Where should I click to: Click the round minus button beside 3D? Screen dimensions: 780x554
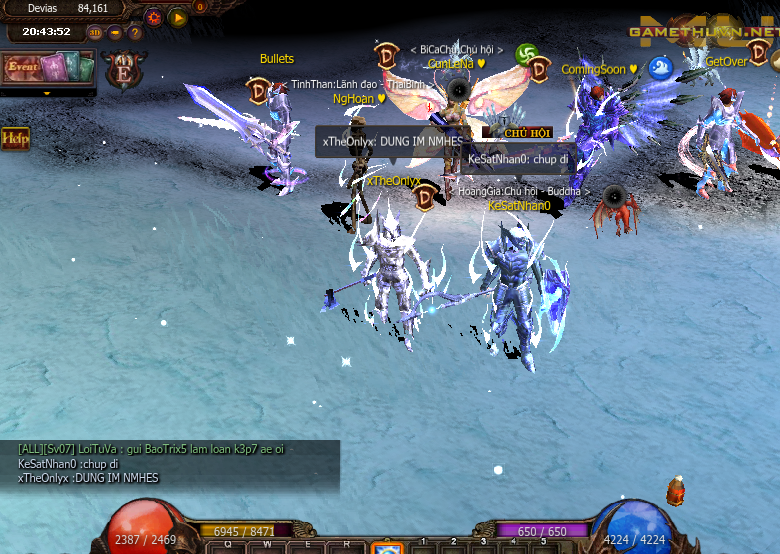[x=115, y=32]
